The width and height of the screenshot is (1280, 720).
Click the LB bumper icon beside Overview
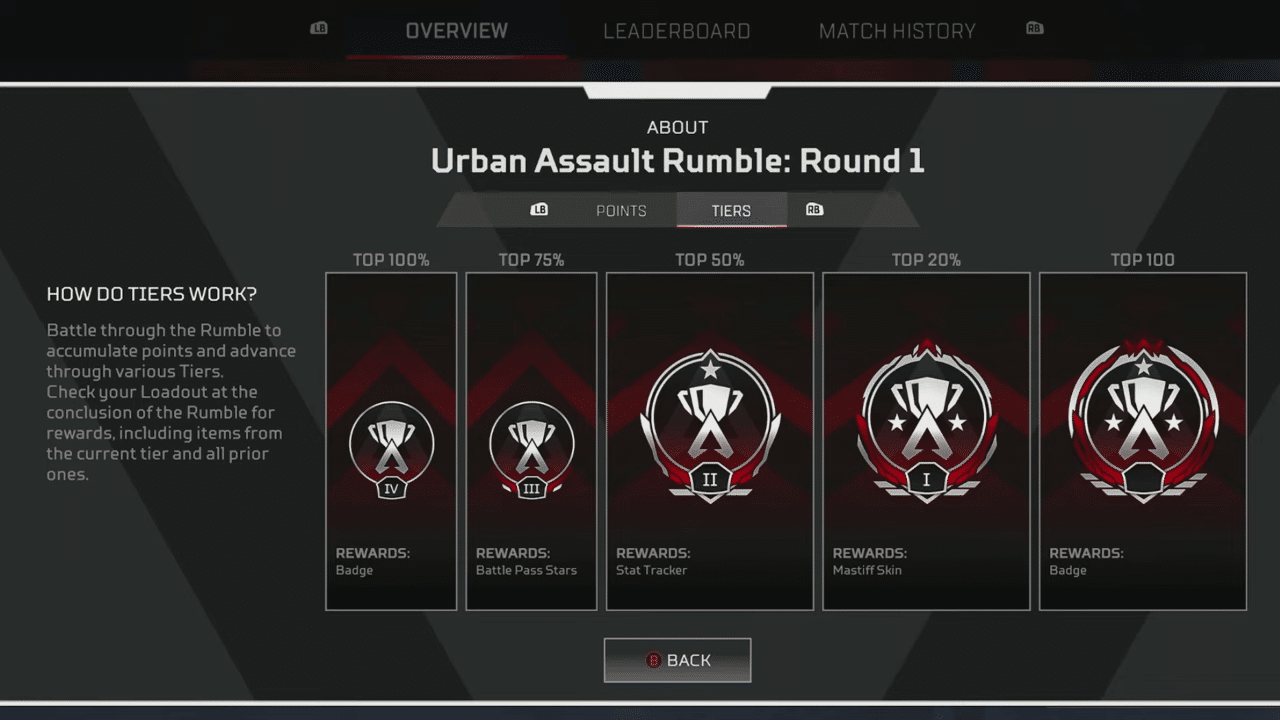click(x=318, y=31)
